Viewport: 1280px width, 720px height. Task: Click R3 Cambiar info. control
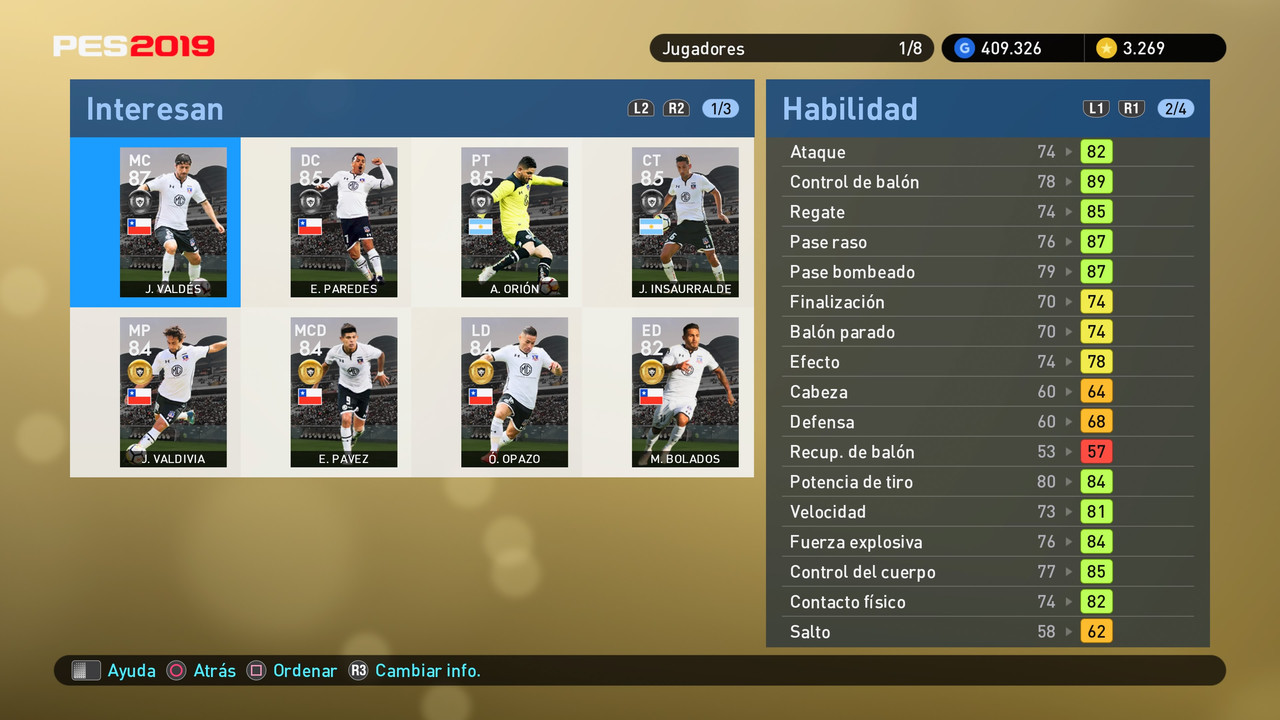click(359, 671)
